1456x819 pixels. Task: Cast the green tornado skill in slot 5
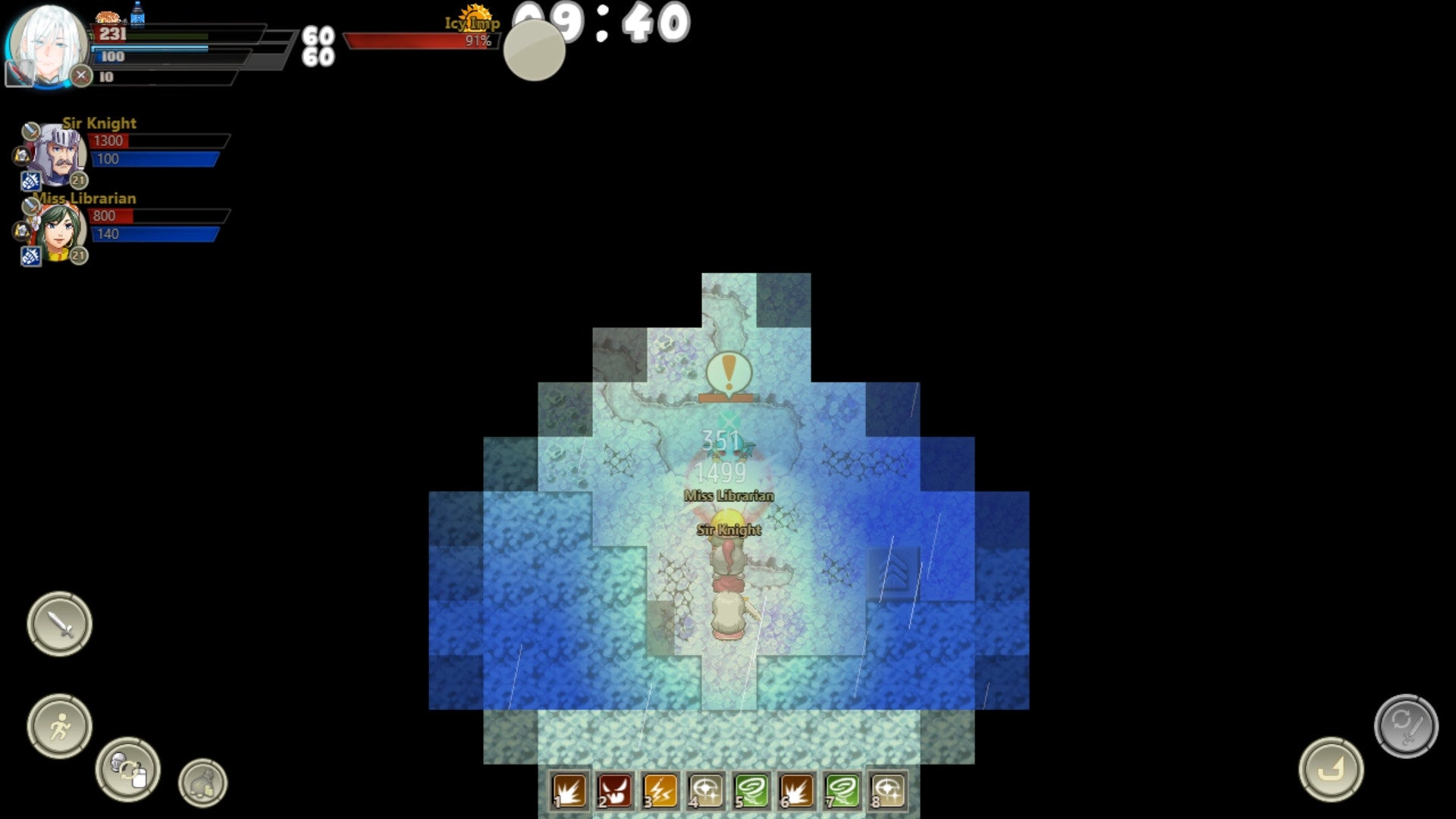[752, 791]
